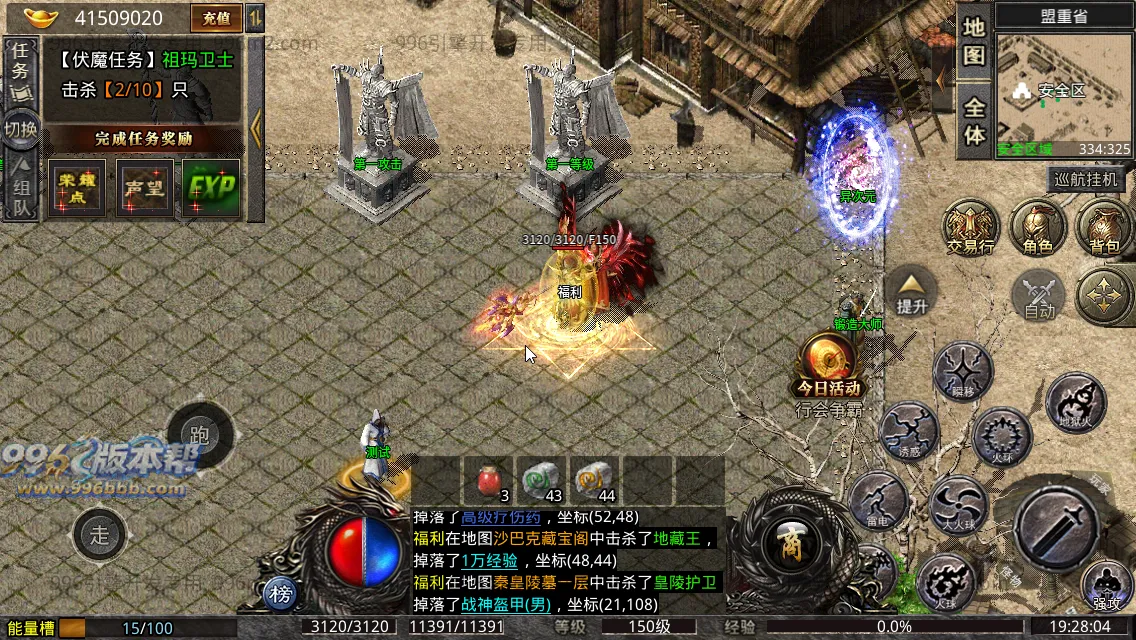Screen dimensions: 1136x640
Task: Switch to the 组队 team tab
Action: click(x=20, y=185)
